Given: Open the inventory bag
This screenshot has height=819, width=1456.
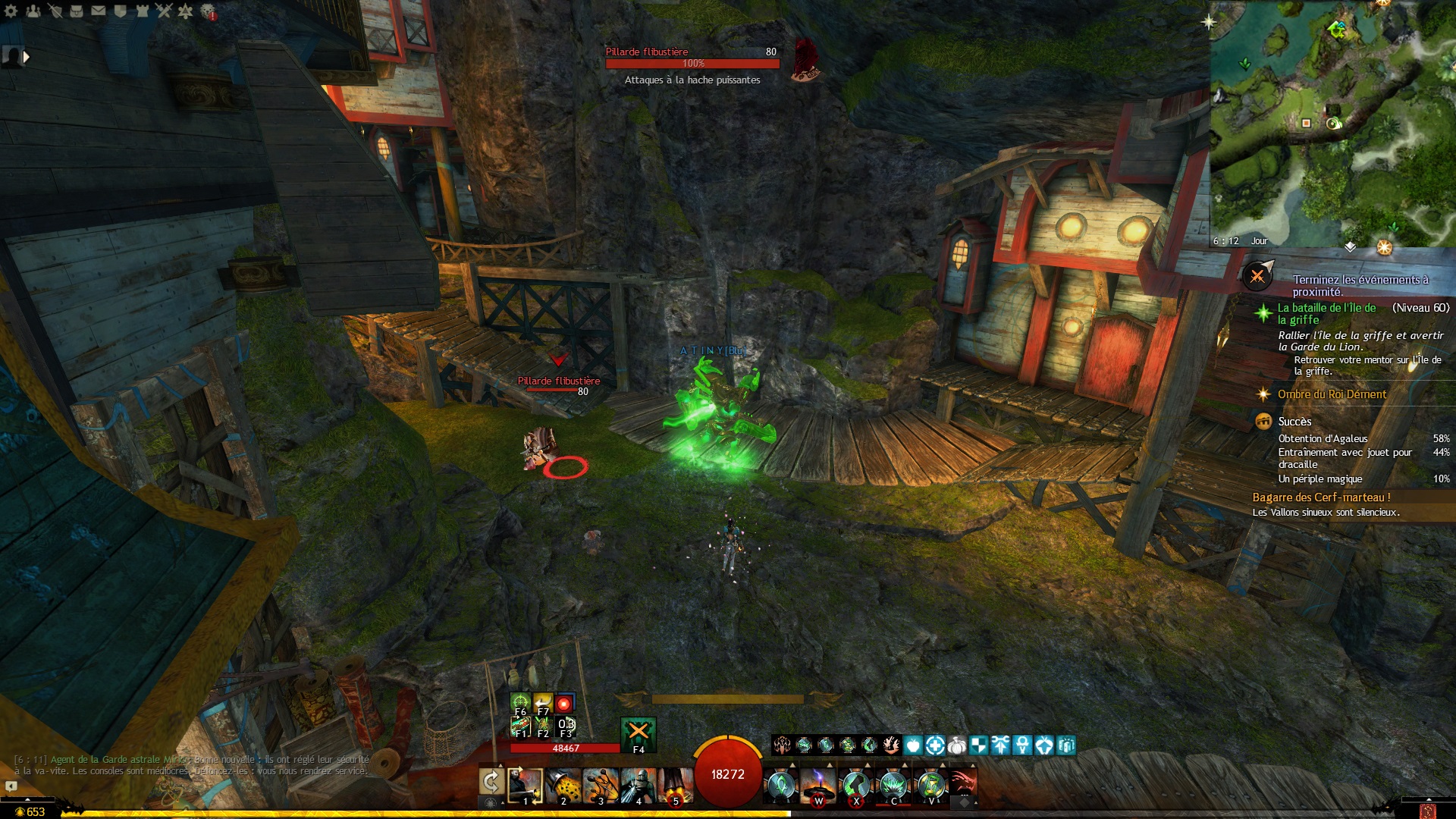Looking at the screenshot, I should (x=77, y=11).
